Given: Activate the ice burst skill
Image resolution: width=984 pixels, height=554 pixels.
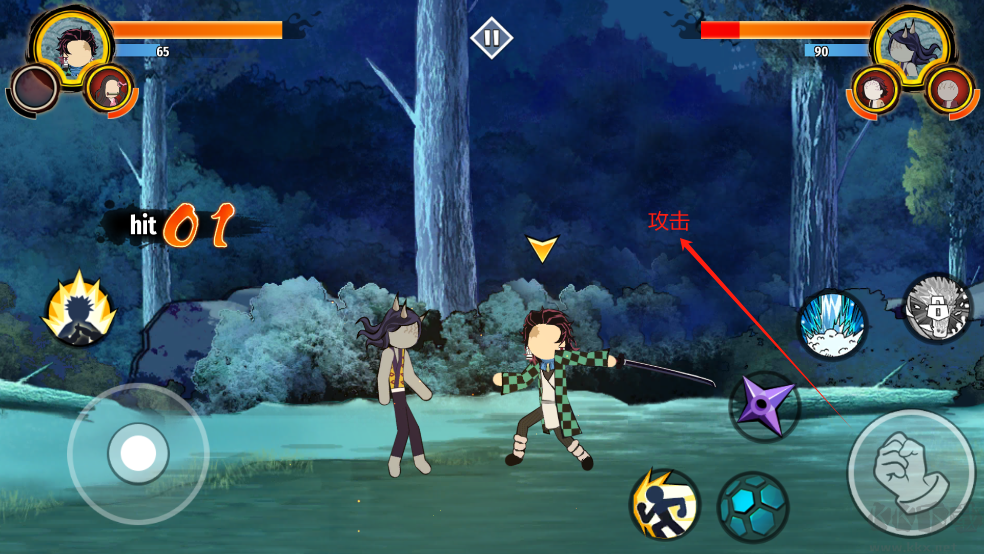Looking at the screenshot, I should pos(832,324).
